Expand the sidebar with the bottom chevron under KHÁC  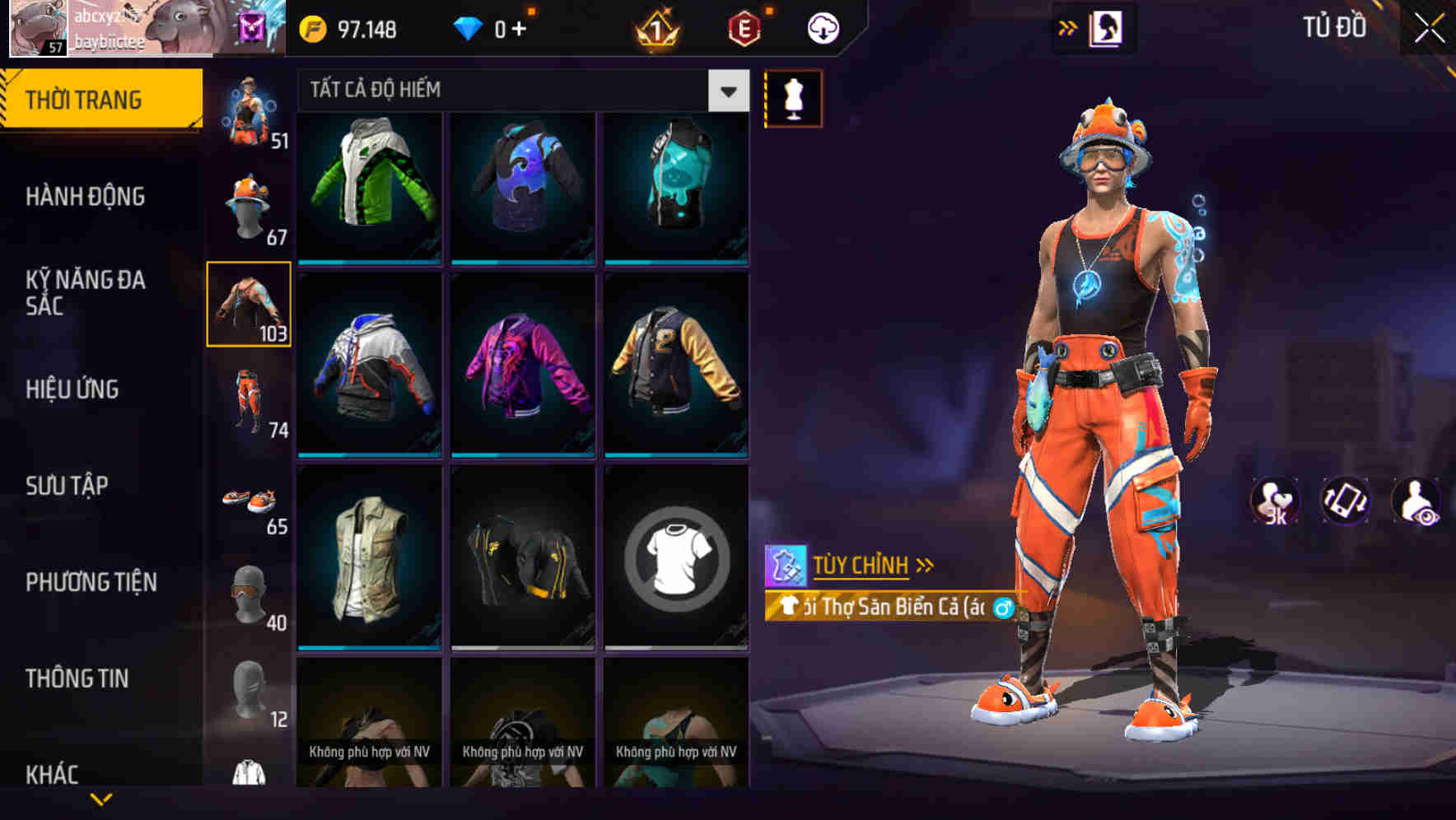(x=101, y=799)
